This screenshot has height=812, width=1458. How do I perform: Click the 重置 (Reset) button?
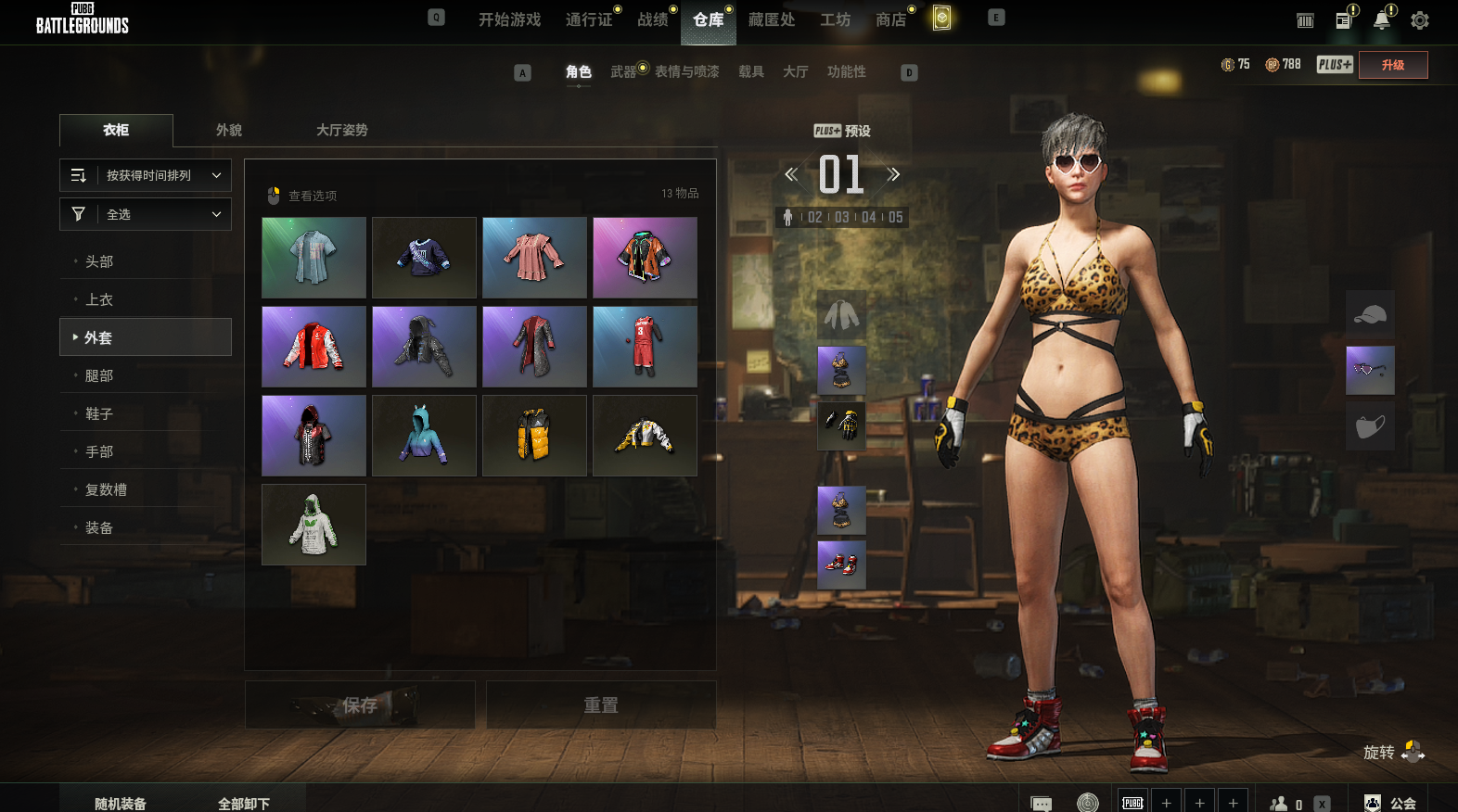pos(601,705)
